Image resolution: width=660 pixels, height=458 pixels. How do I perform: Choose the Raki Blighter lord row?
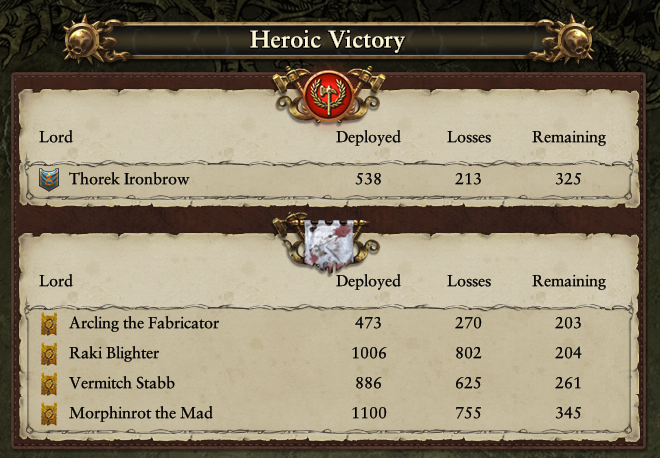pyautogui.click(x=330, y=353)
